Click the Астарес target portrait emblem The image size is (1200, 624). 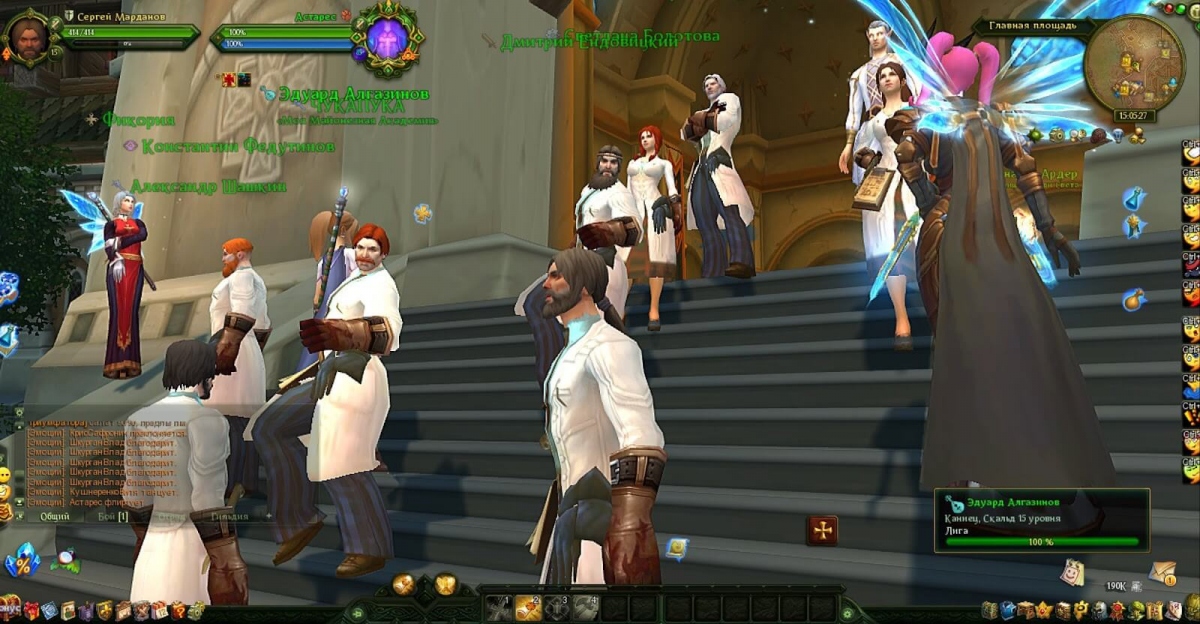[388, 39]
